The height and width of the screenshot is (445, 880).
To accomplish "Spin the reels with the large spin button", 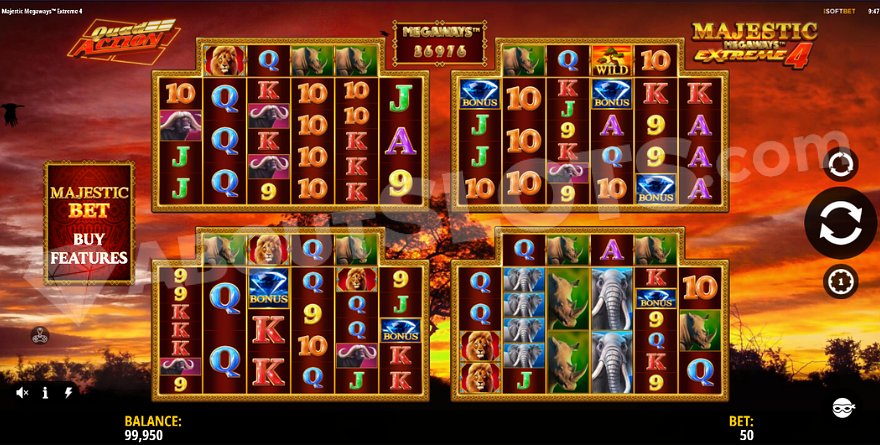I will 840,223.
